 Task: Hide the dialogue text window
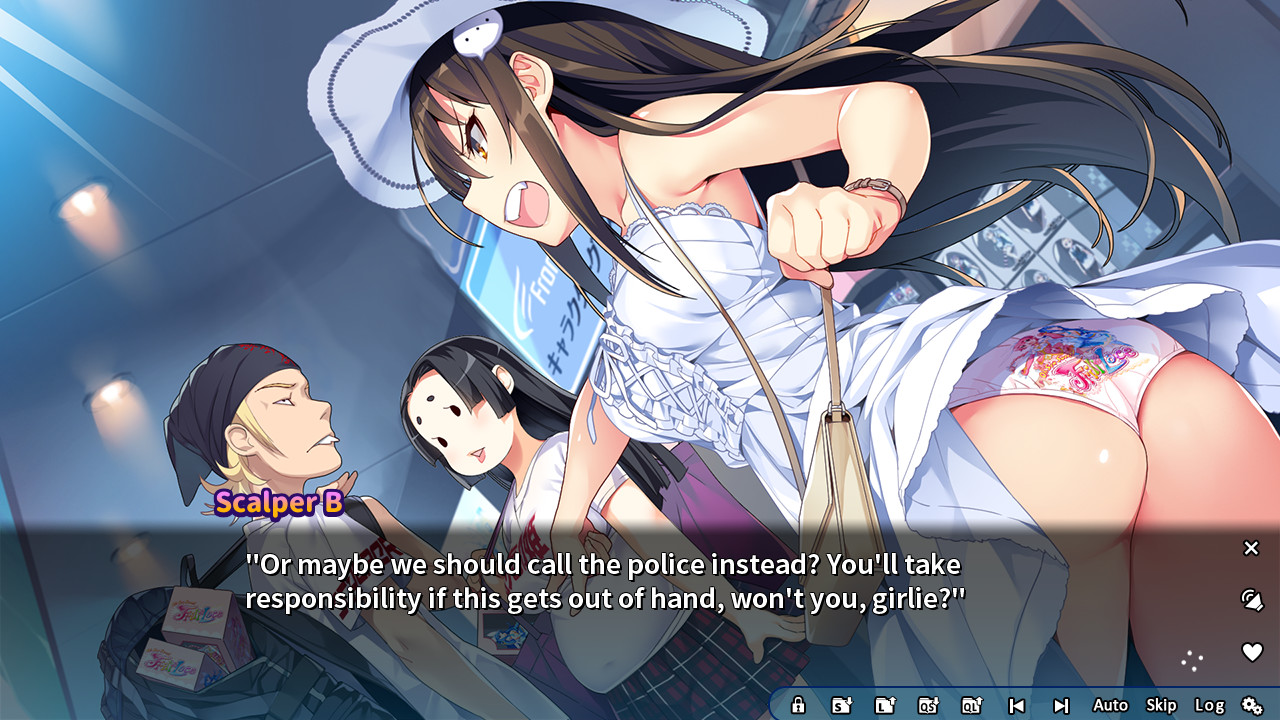click(x=1251, y=548)
